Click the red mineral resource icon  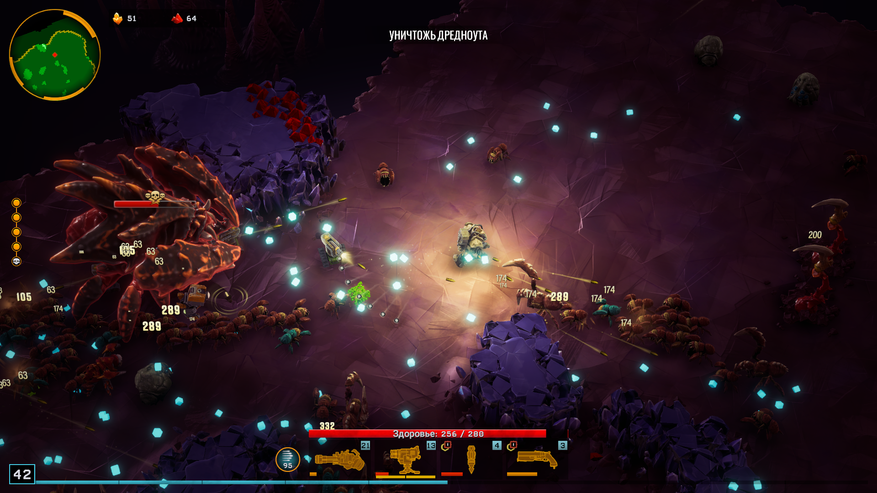point(177,18)
